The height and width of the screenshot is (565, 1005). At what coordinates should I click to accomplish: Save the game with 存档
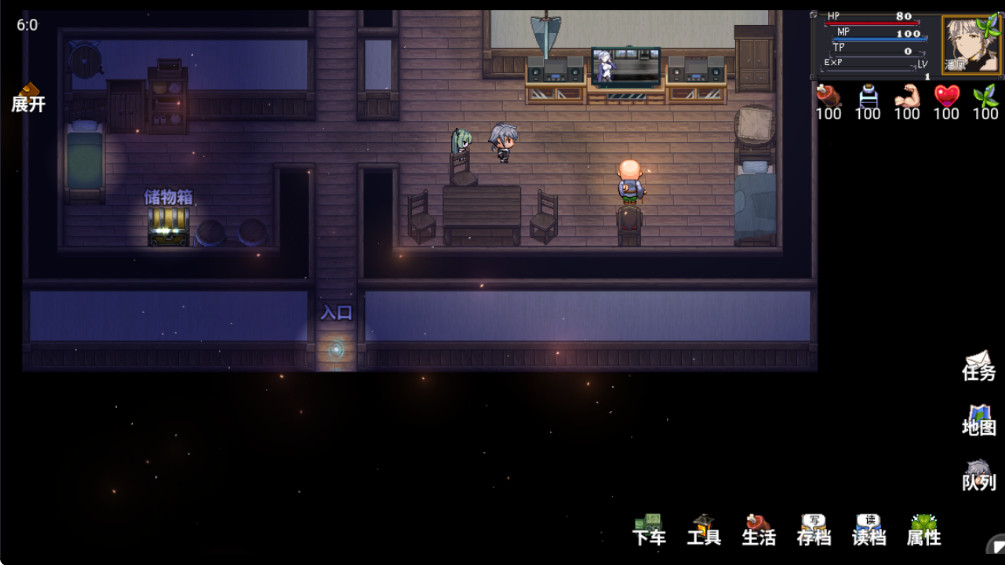pos(814,530)
